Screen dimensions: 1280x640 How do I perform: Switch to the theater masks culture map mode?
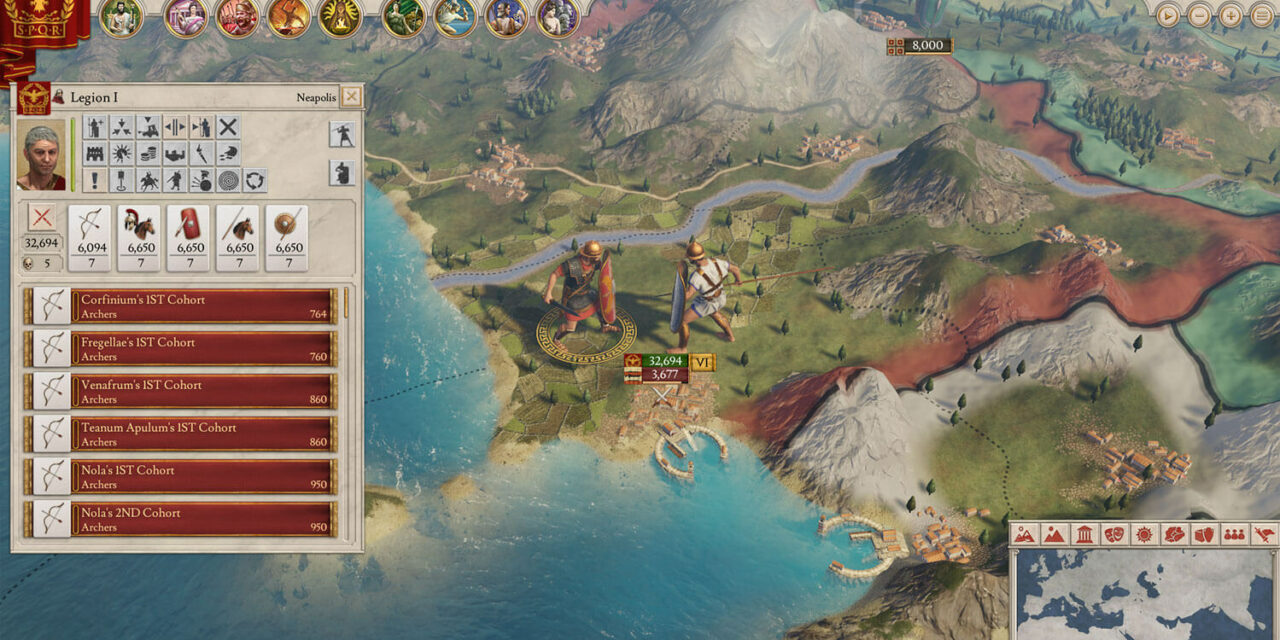pos(1114,535)
